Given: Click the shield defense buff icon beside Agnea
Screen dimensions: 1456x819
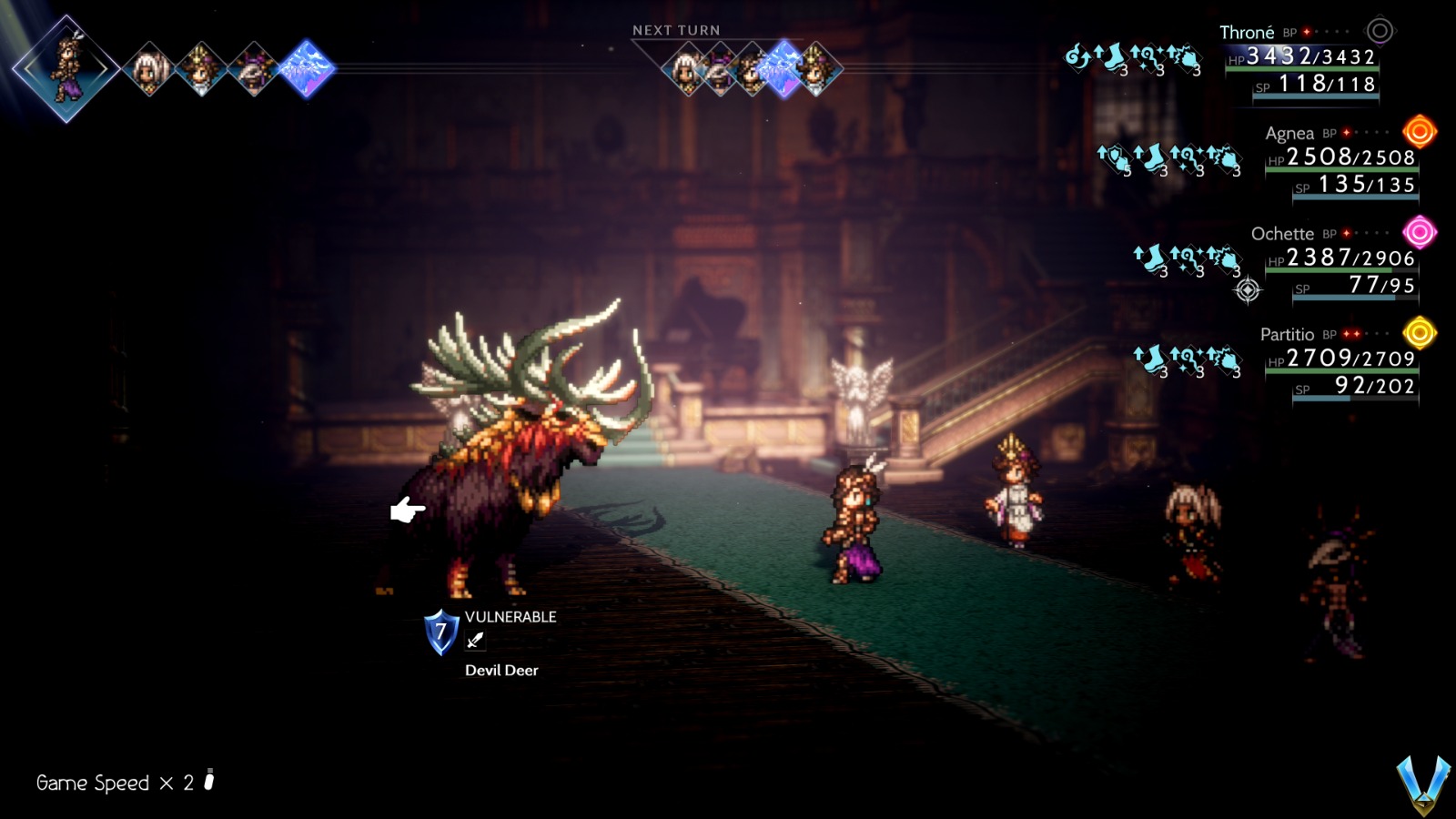Looking at the screenshot, I should coord(1115,157).
